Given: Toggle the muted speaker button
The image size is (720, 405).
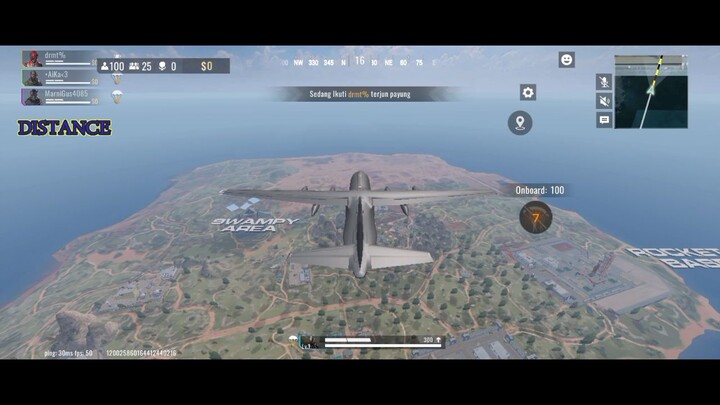Looking at the screenshot, I should 604,100.
